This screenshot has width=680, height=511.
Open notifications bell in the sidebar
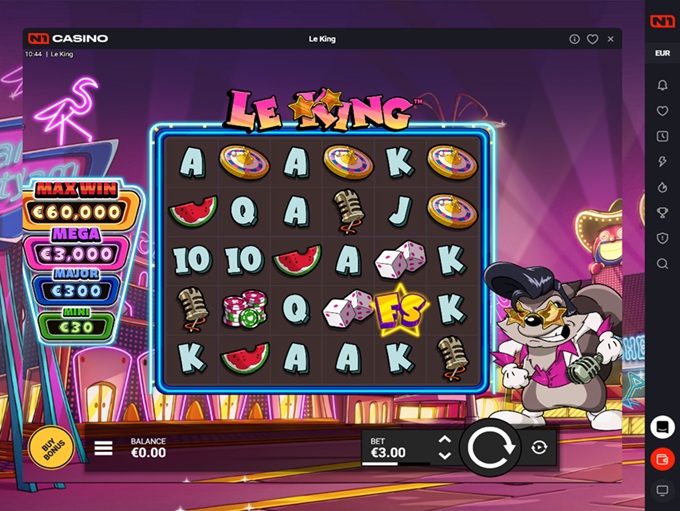pos(662,85)
